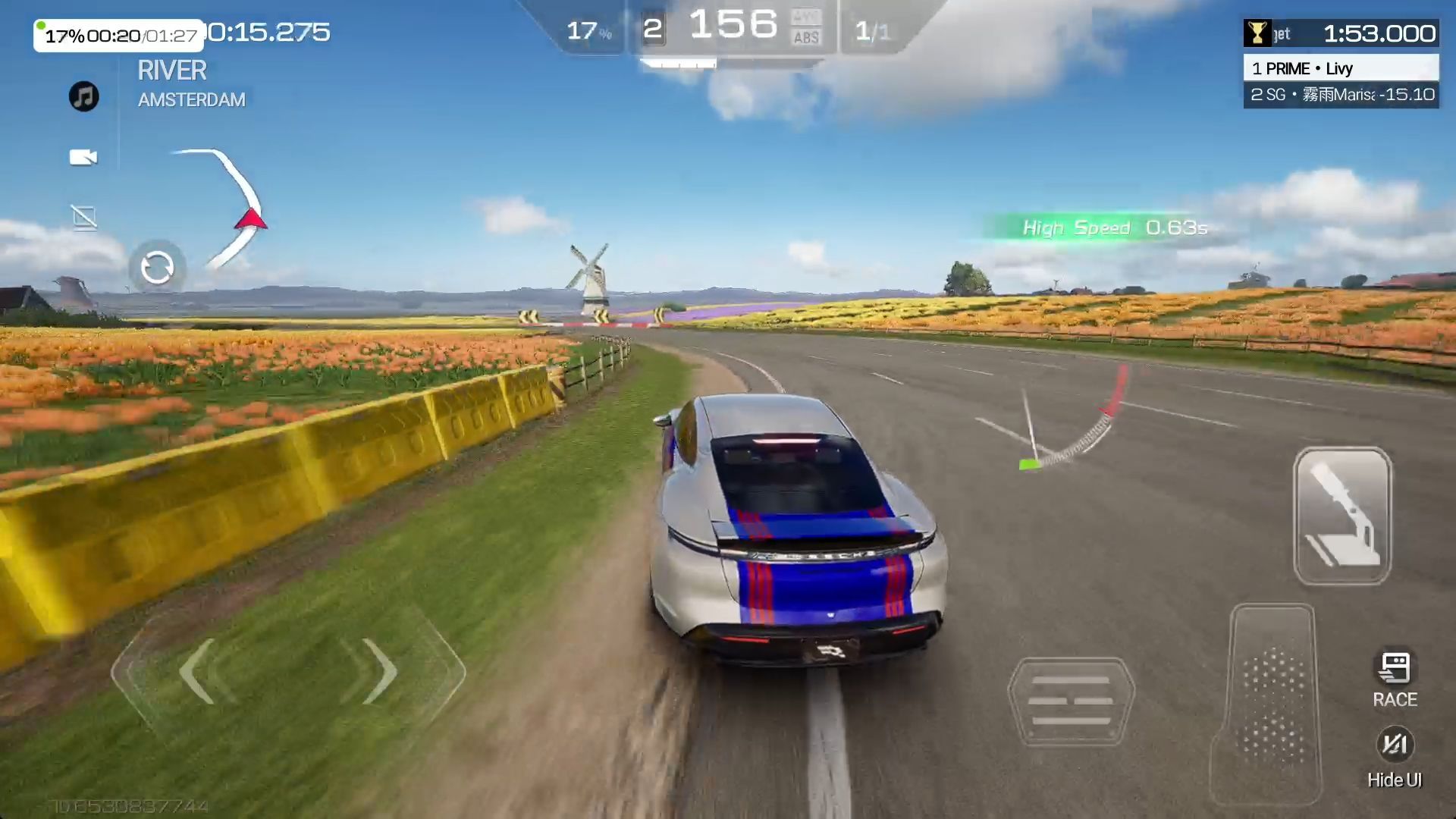
Task: Reset the car with the circular arrows button
Action: click(x=157, y=268)
